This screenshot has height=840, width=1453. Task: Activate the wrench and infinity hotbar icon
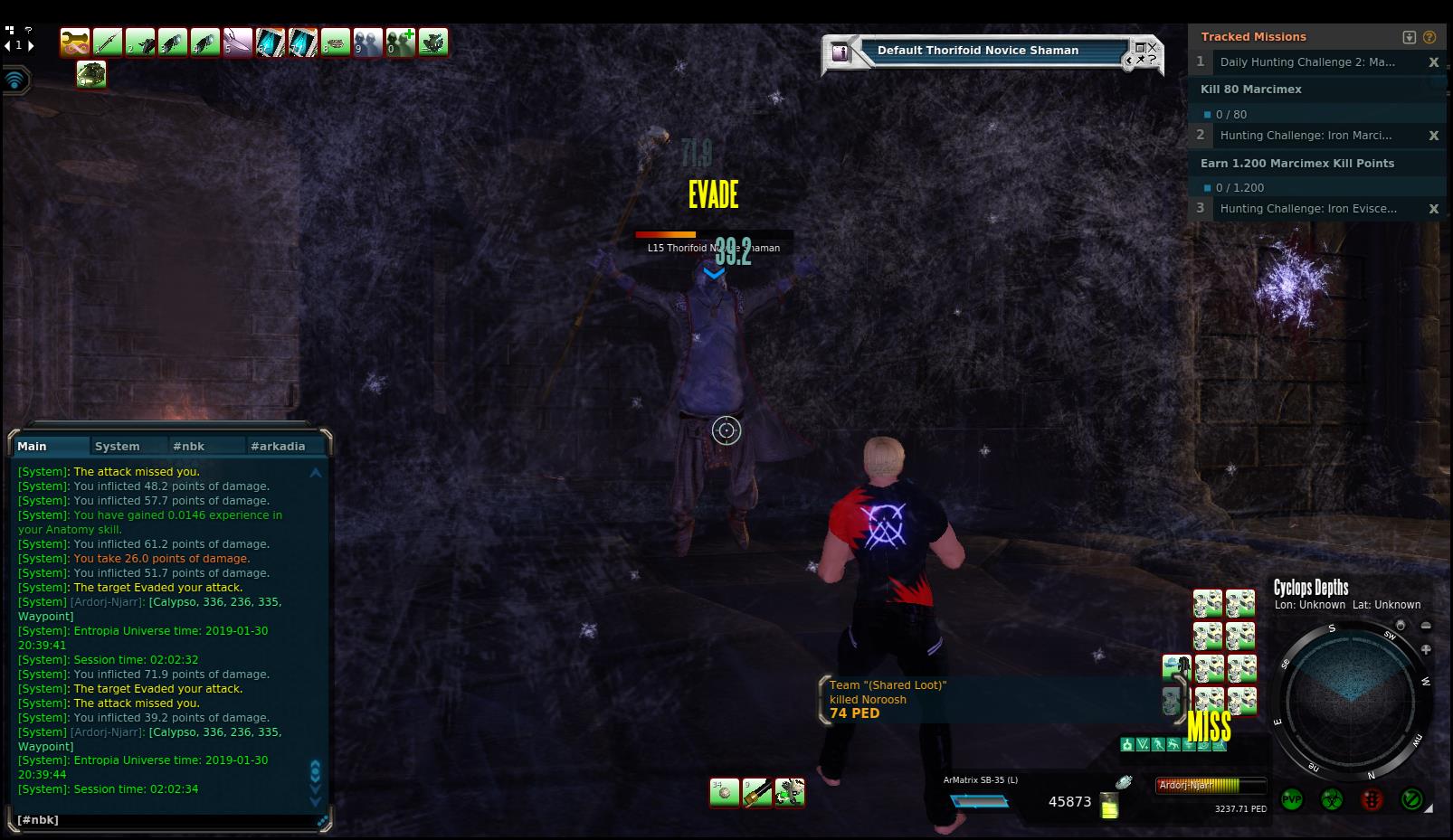pyautogui.click(x=75, y=42)
